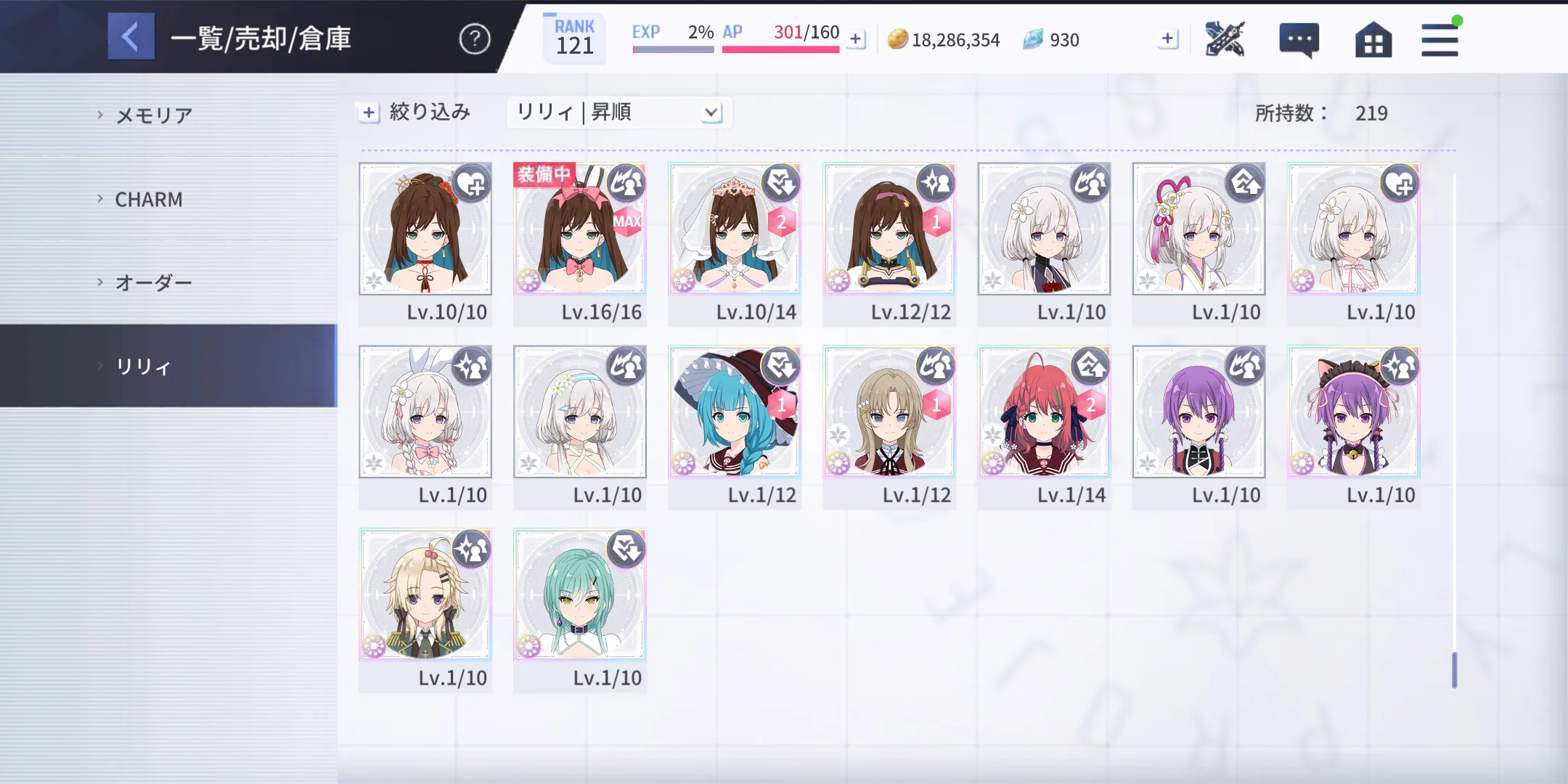Open the hamburger main menu
1568x784 pixels.
(x=1440, y=39)
